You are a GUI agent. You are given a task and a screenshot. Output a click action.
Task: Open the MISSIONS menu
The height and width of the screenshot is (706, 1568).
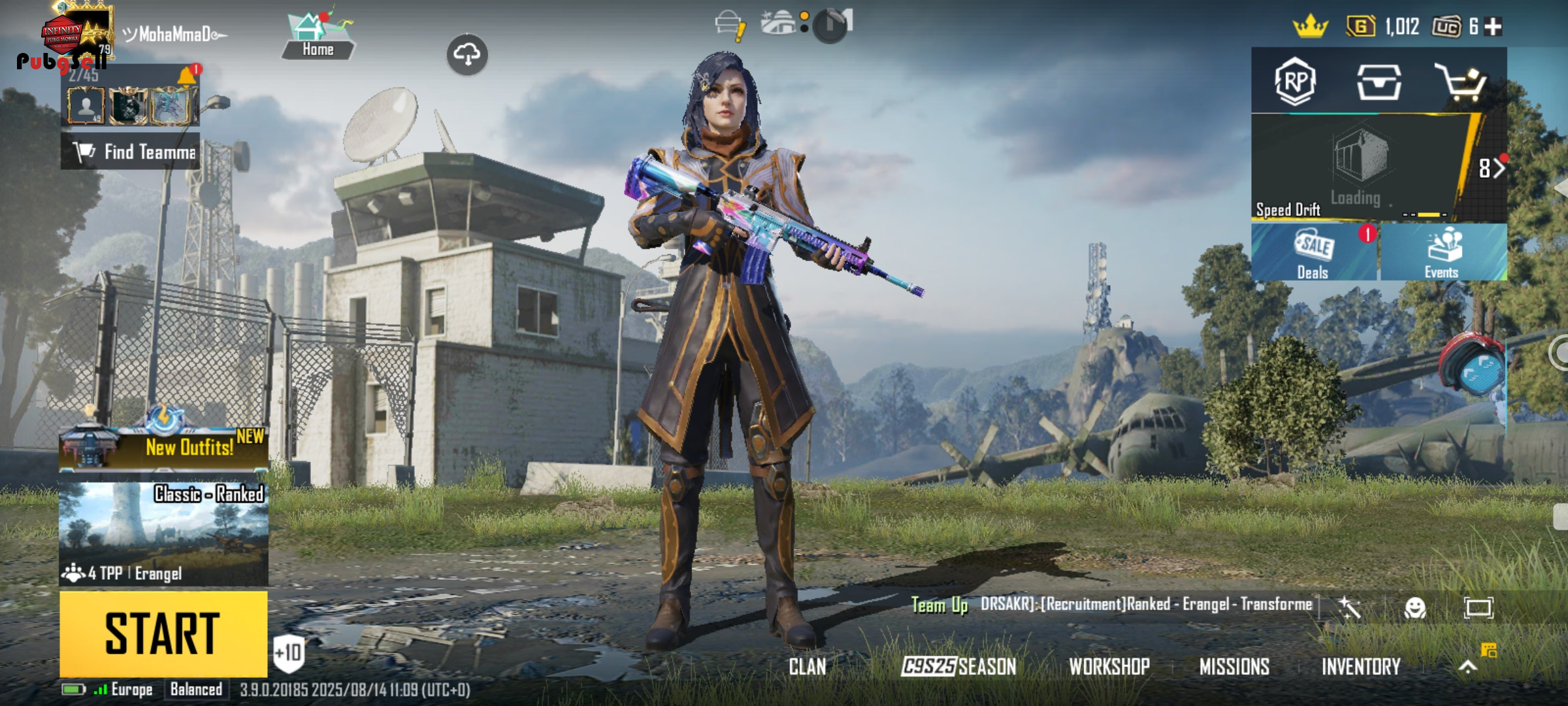(1234, 667)
